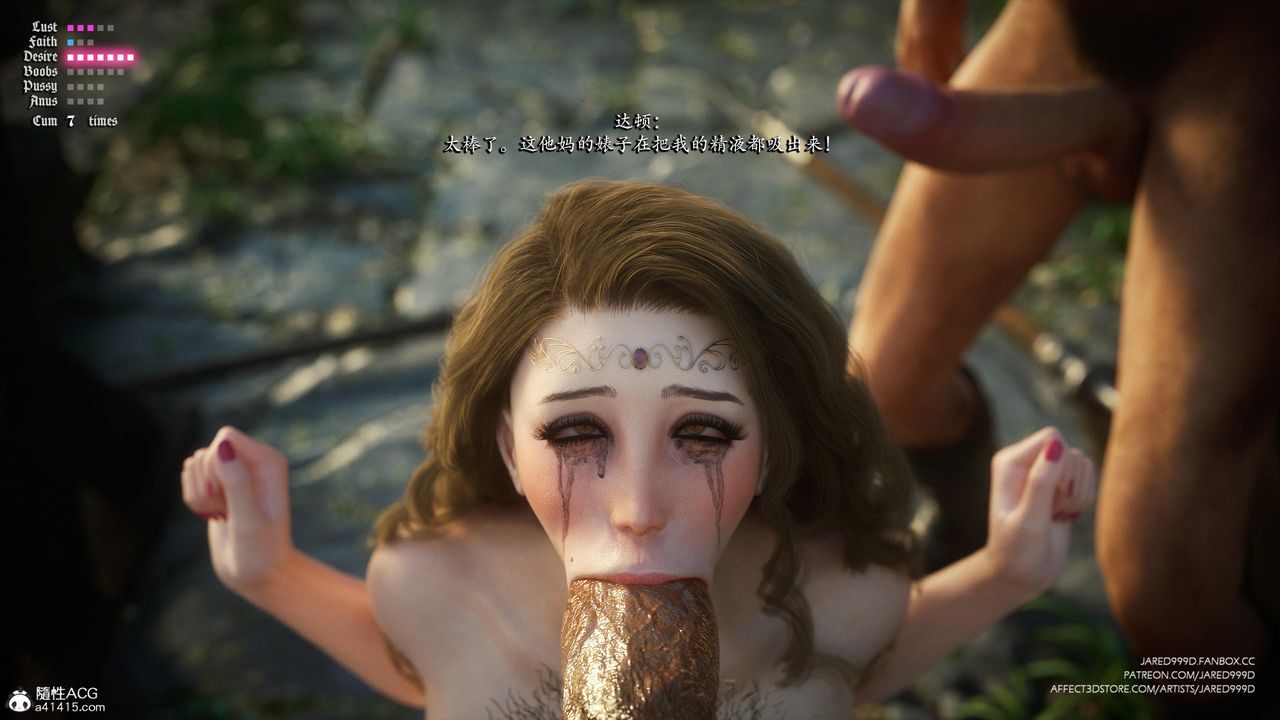
Task: Click the counter showing 7 times
Action: [75, 119]
